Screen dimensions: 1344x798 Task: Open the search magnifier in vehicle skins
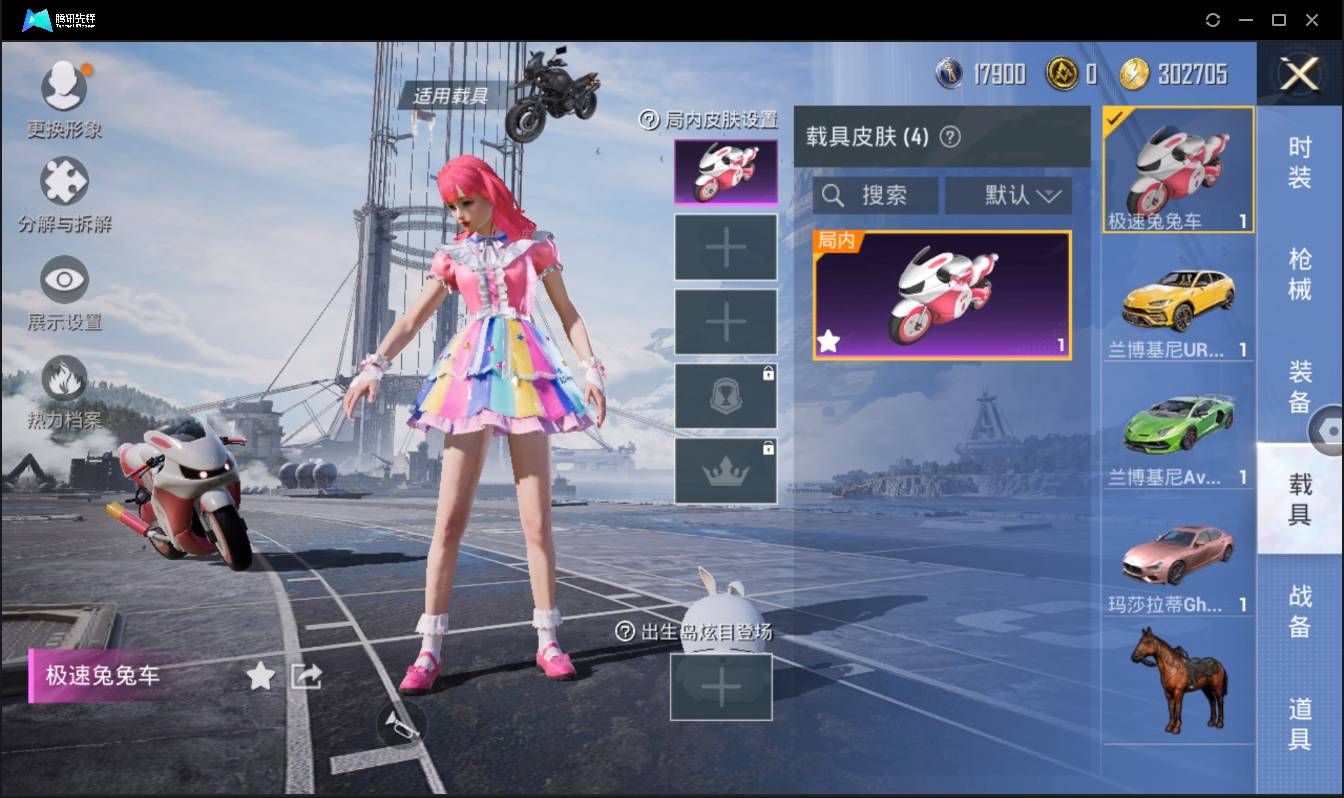[x=834, y=195]
